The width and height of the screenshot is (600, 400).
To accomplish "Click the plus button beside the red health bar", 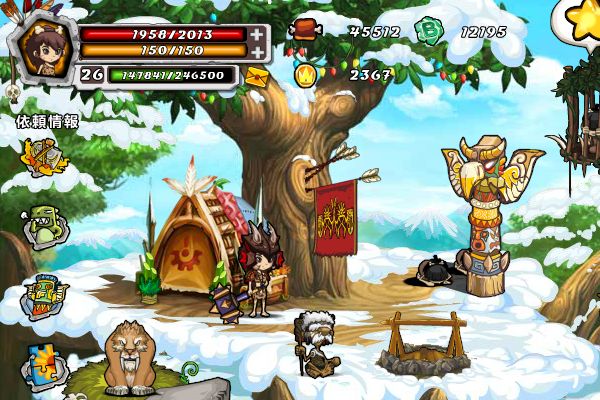I will 258,34.
